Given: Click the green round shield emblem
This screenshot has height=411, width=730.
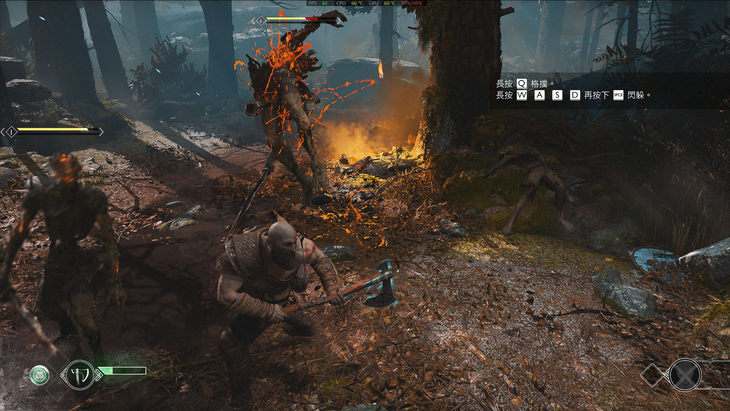Looking at the screenshot, I should (39, 375).
